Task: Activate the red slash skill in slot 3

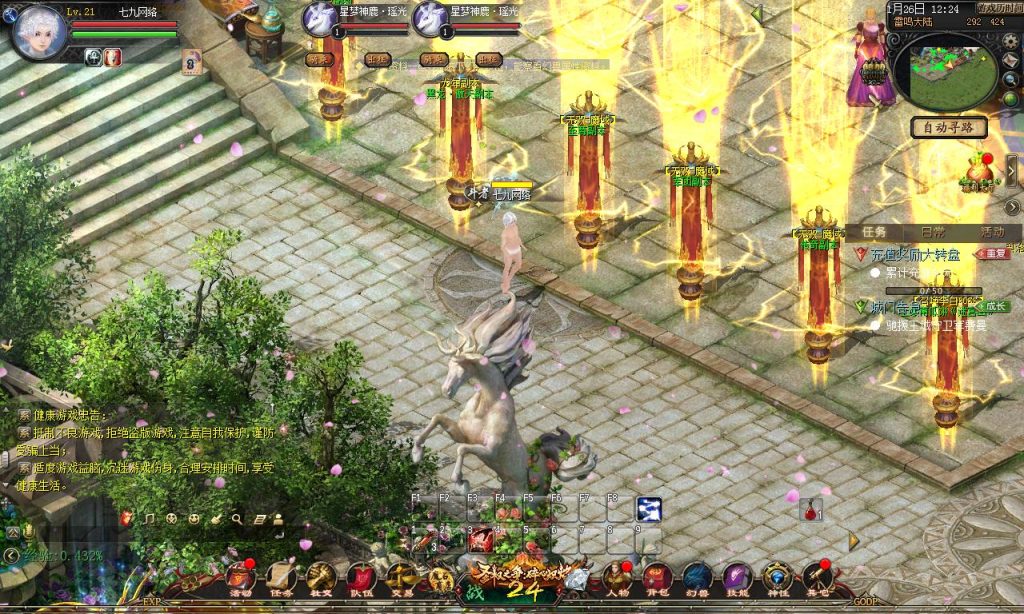Action: [x=481, y=539]
